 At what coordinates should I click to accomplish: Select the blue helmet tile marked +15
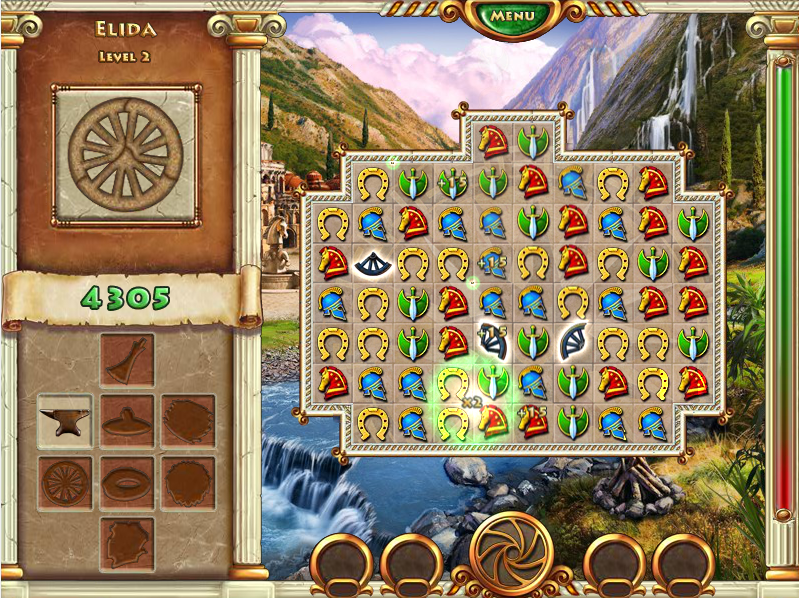pos(492,263)
